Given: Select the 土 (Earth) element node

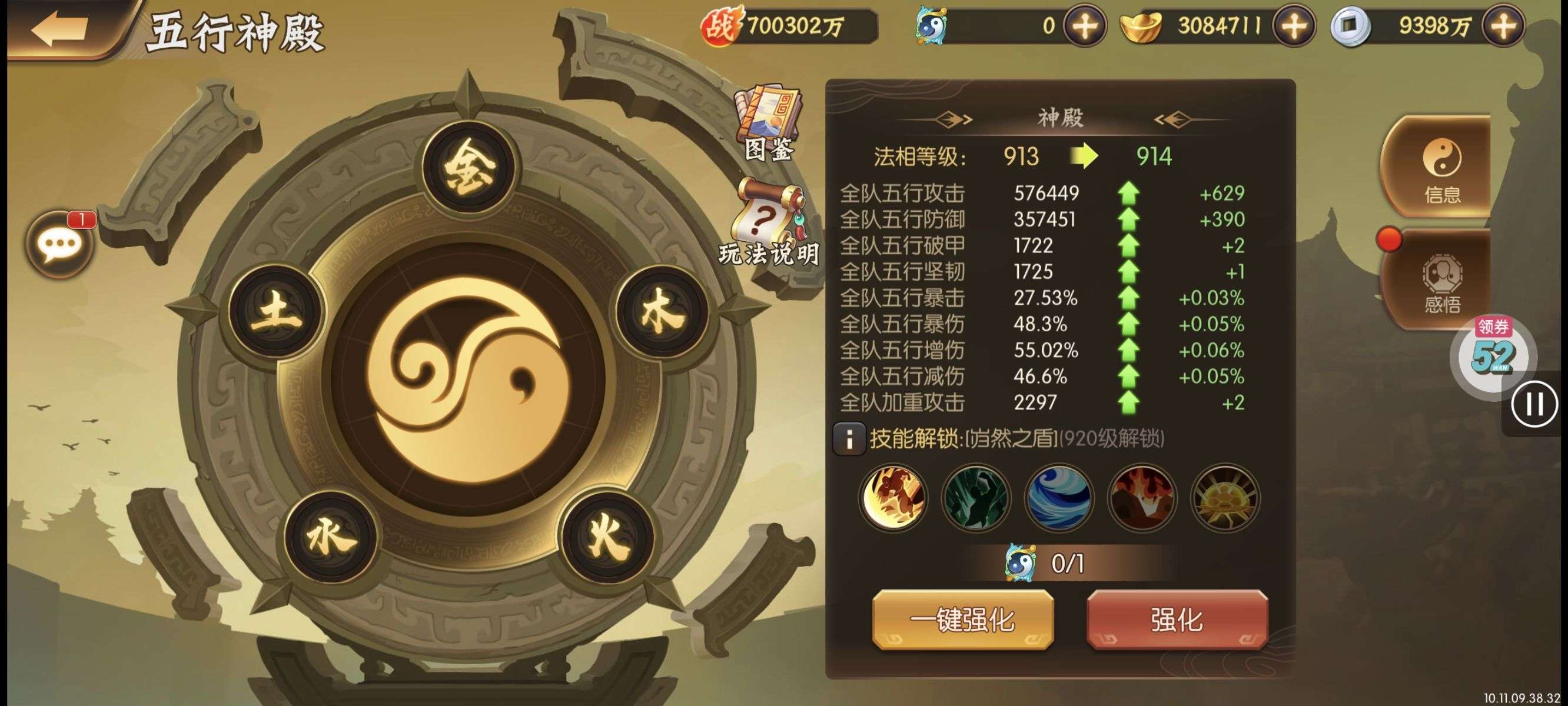Looking at the screenshot, I should pos(277,311).
